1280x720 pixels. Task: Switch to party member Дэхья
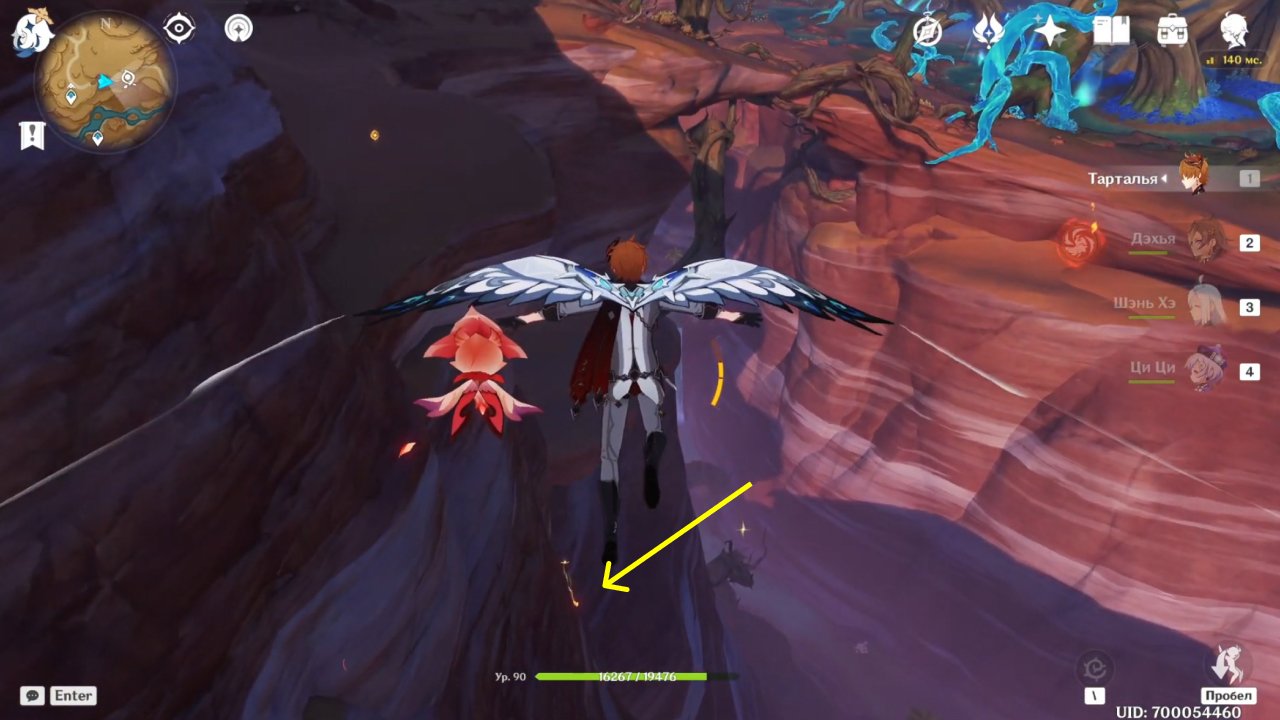[1205, 242]
